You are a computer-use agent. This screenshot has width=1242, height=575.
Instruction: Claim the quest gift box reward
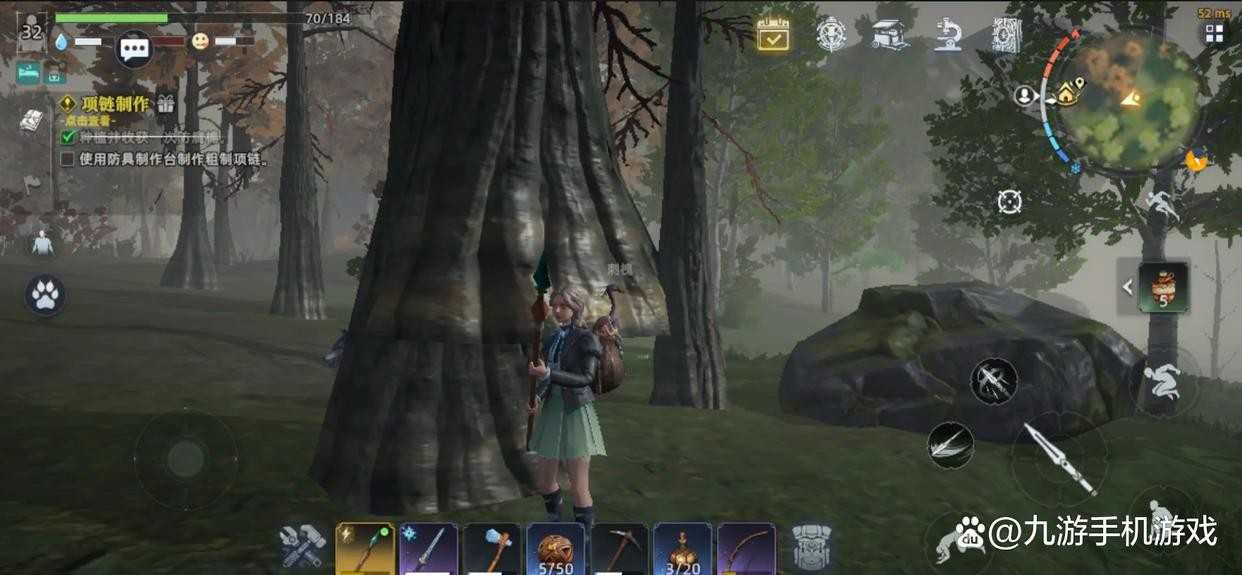coord(165,103)
